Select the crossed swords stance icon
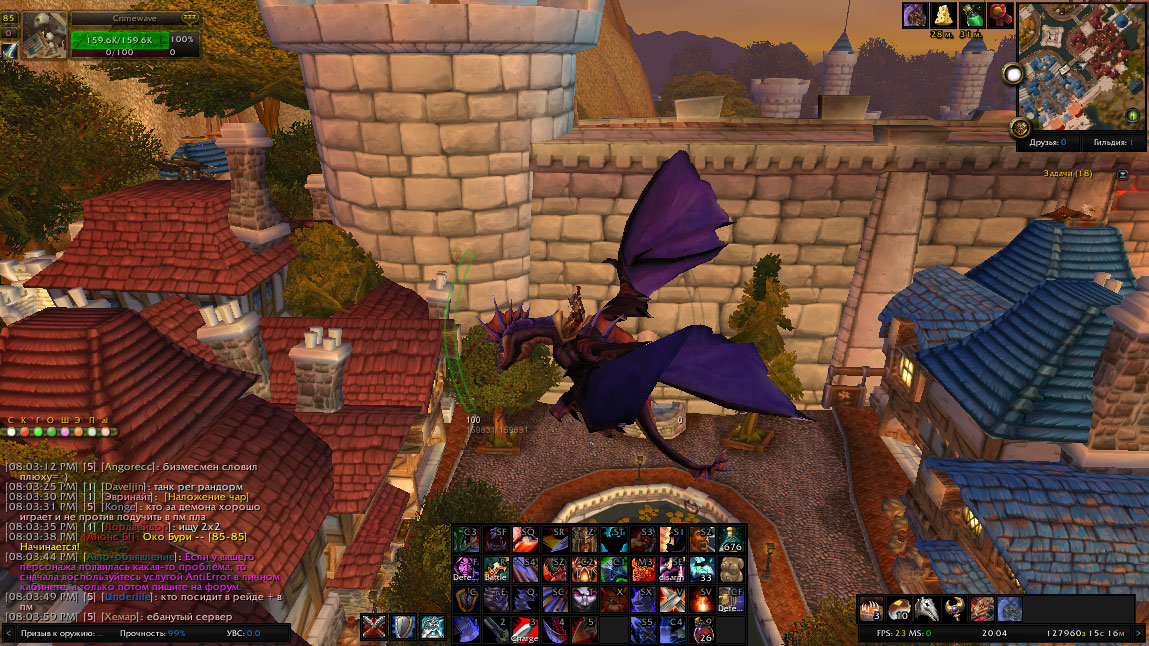1149x646 pixels. [375, 627]
